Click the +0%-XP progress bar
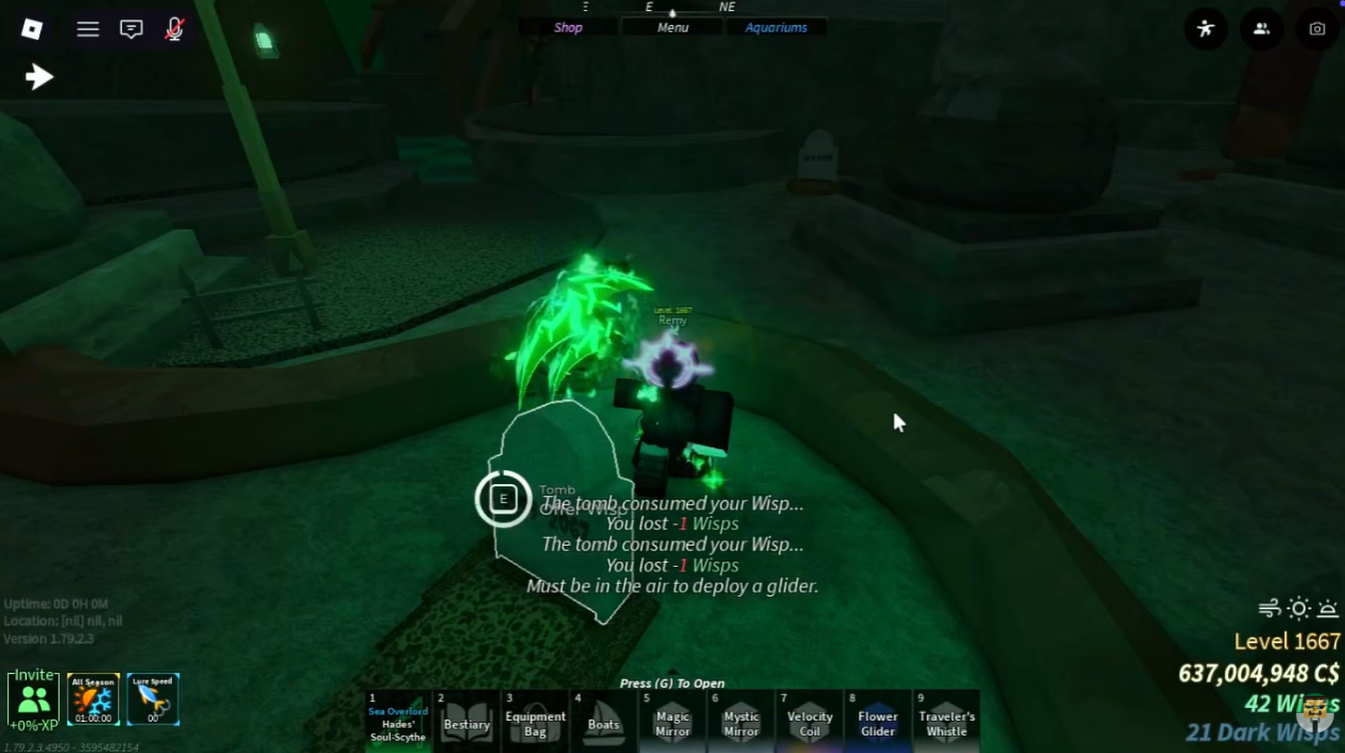The height and width of the screenshot is (753, 1345). pos(35,724)
